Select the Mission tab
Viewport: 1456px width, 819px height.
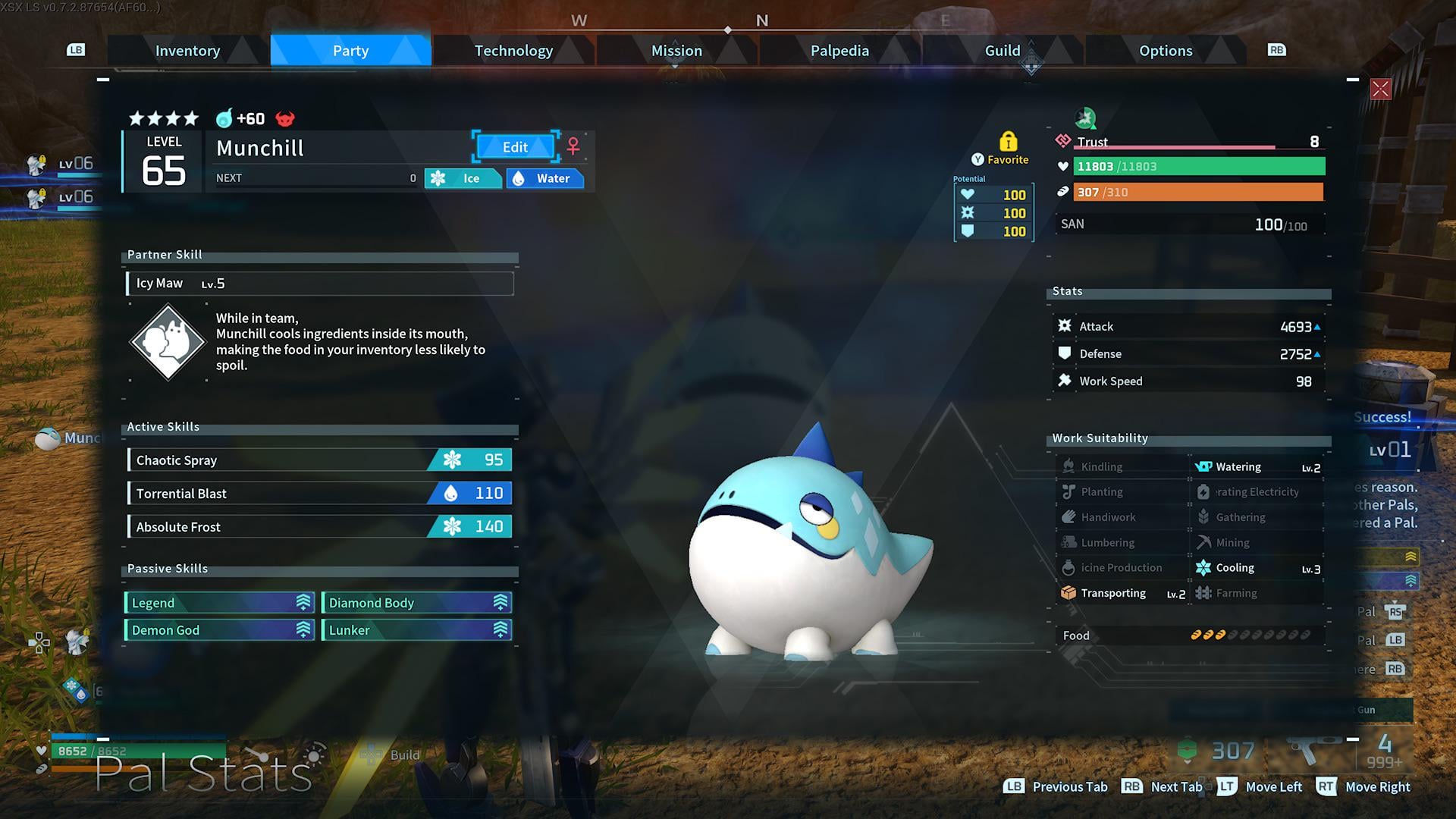point(676,51)
